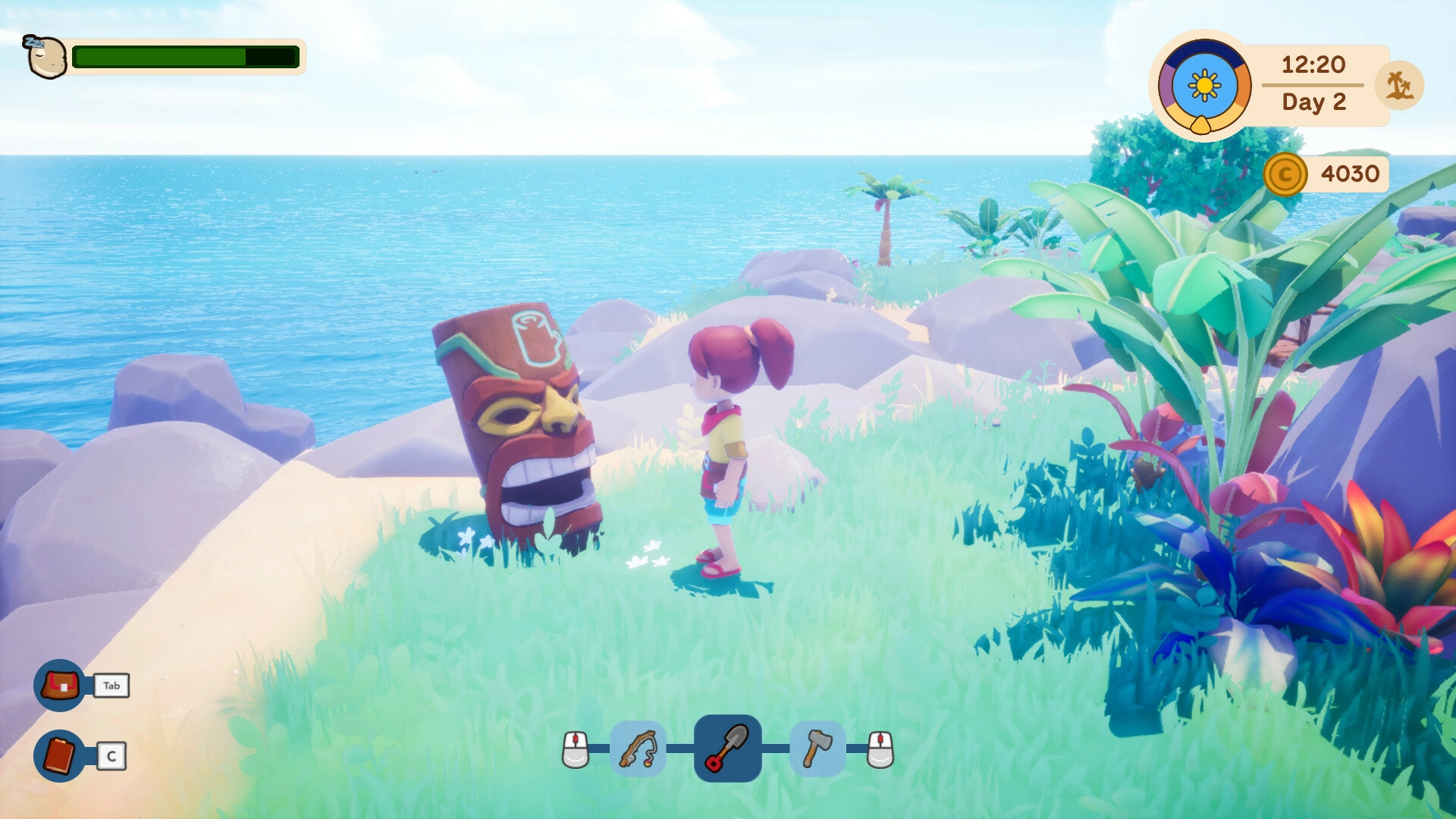Select the fishing rod tool slot
The height and width of the screenshot is (819, 1456).
click(x=638, y=748)
